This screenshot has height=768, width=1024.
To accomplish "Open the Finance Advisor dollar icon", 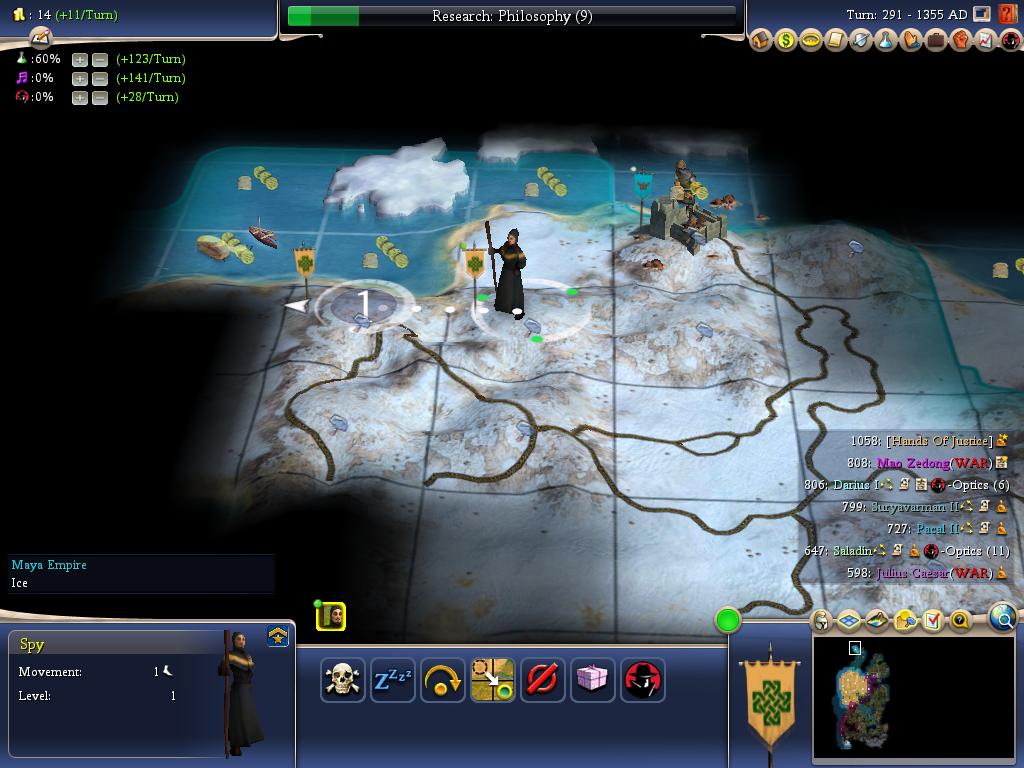I will [786, 41].
